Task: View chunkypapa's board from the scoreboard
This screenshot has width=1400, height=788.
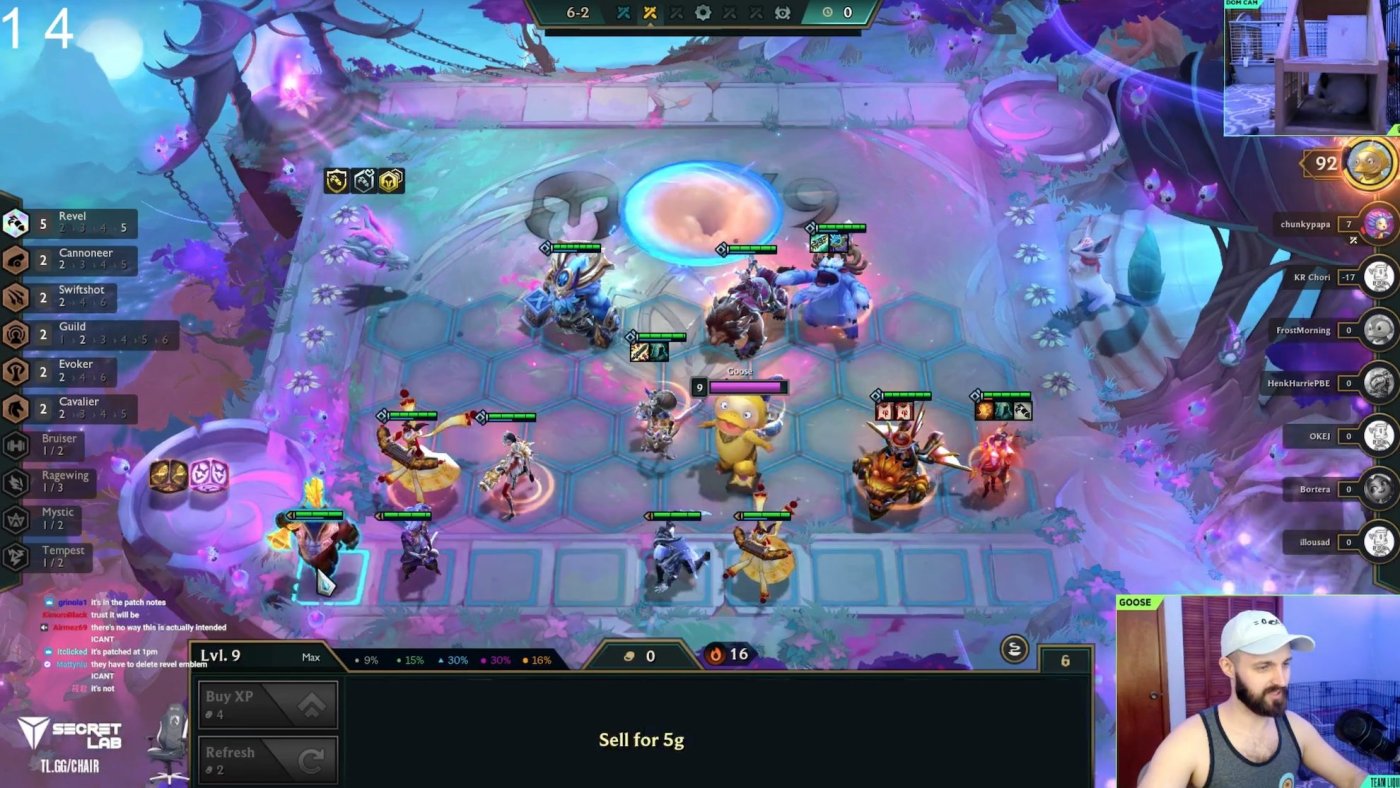Action: 1380,224
